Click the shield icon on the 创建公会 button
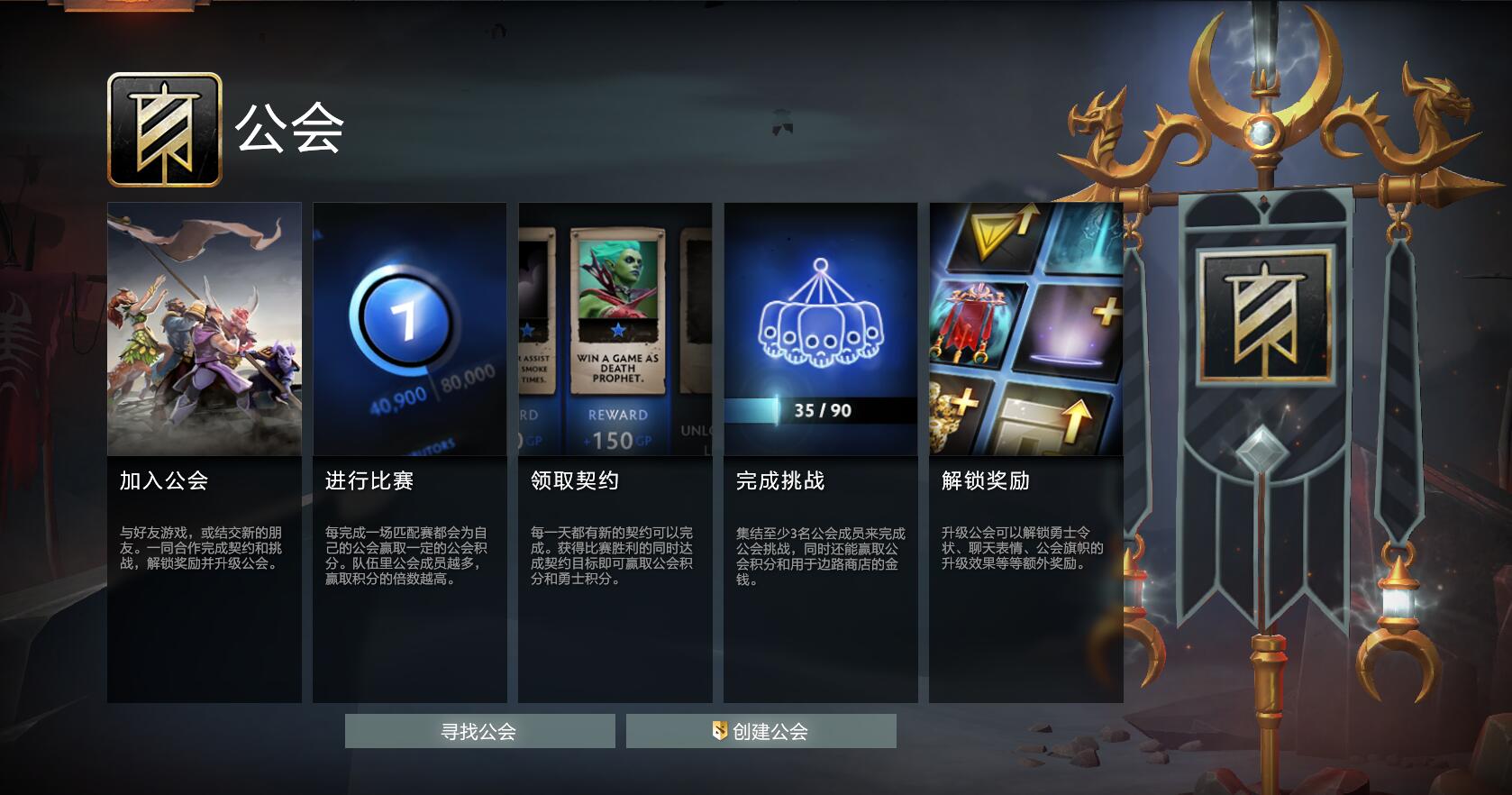 (718, 733)
